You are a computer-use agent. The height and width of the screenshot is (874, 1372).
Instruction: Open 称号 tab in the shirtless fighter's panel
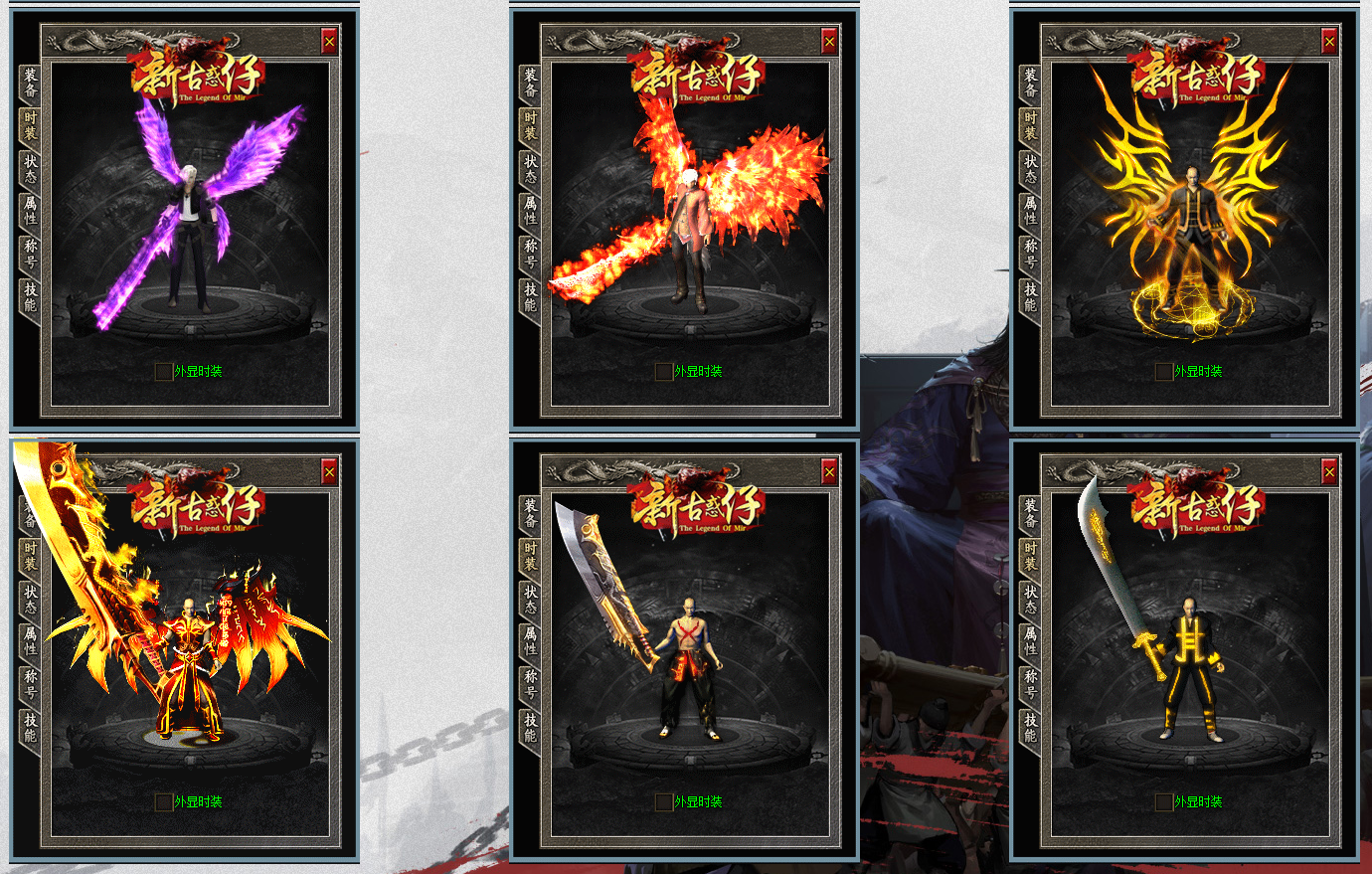coord(531,684)
